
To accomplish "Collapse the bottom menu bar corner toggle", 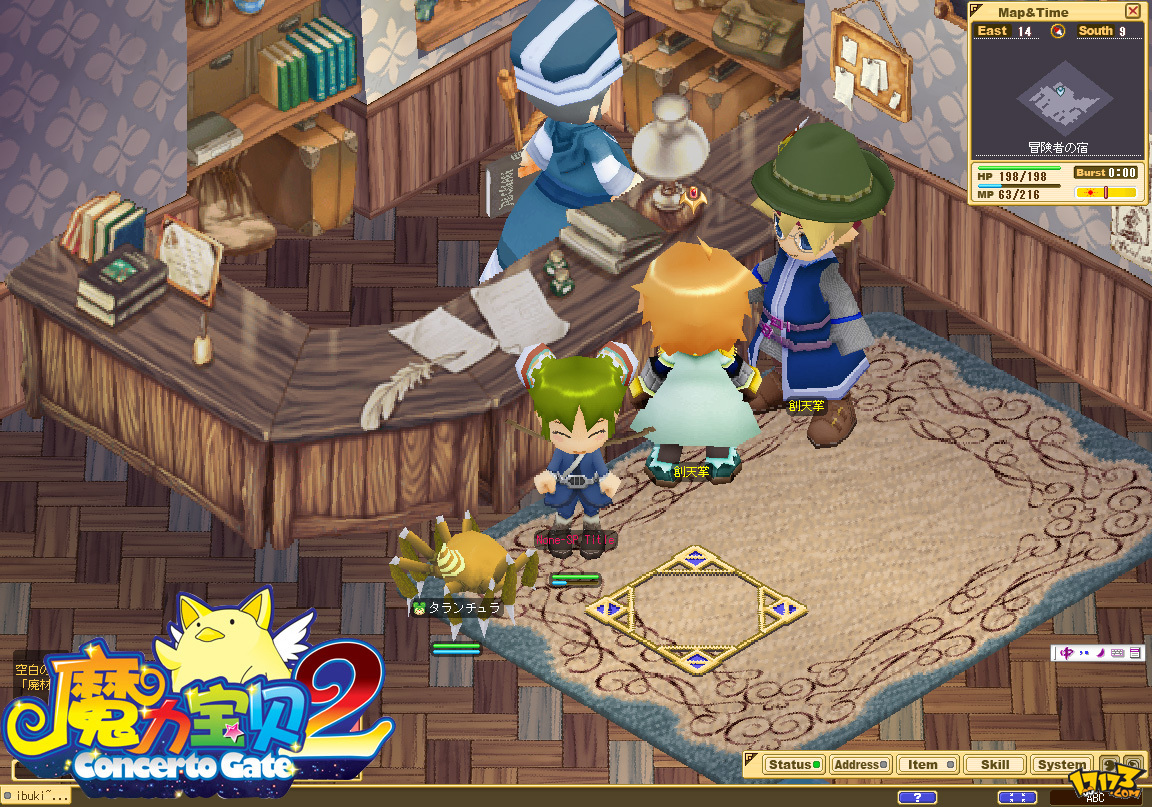I will point(749,757).
